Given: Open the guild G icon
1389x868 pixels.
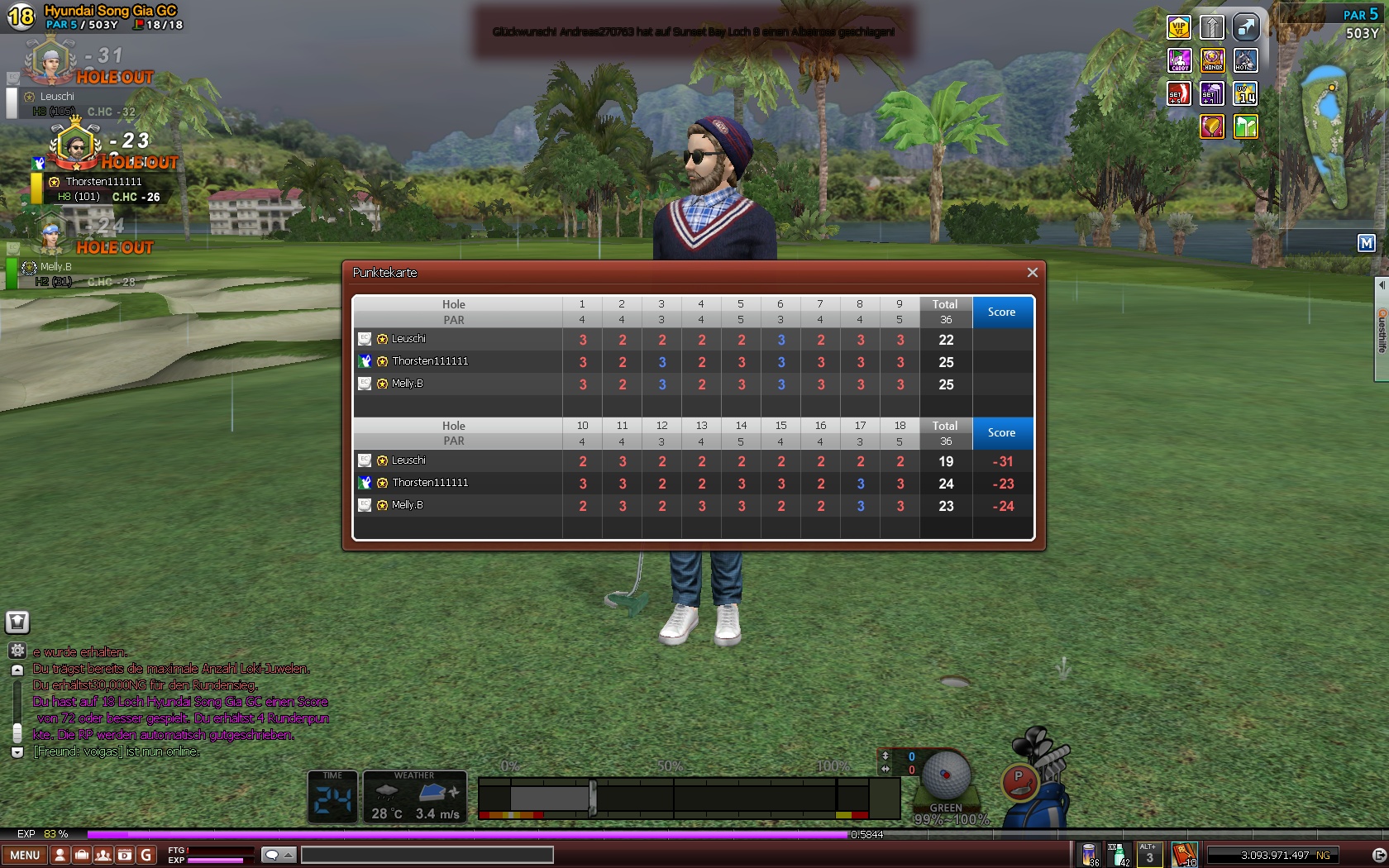Looking at the screenshot, I should (146, 855).
